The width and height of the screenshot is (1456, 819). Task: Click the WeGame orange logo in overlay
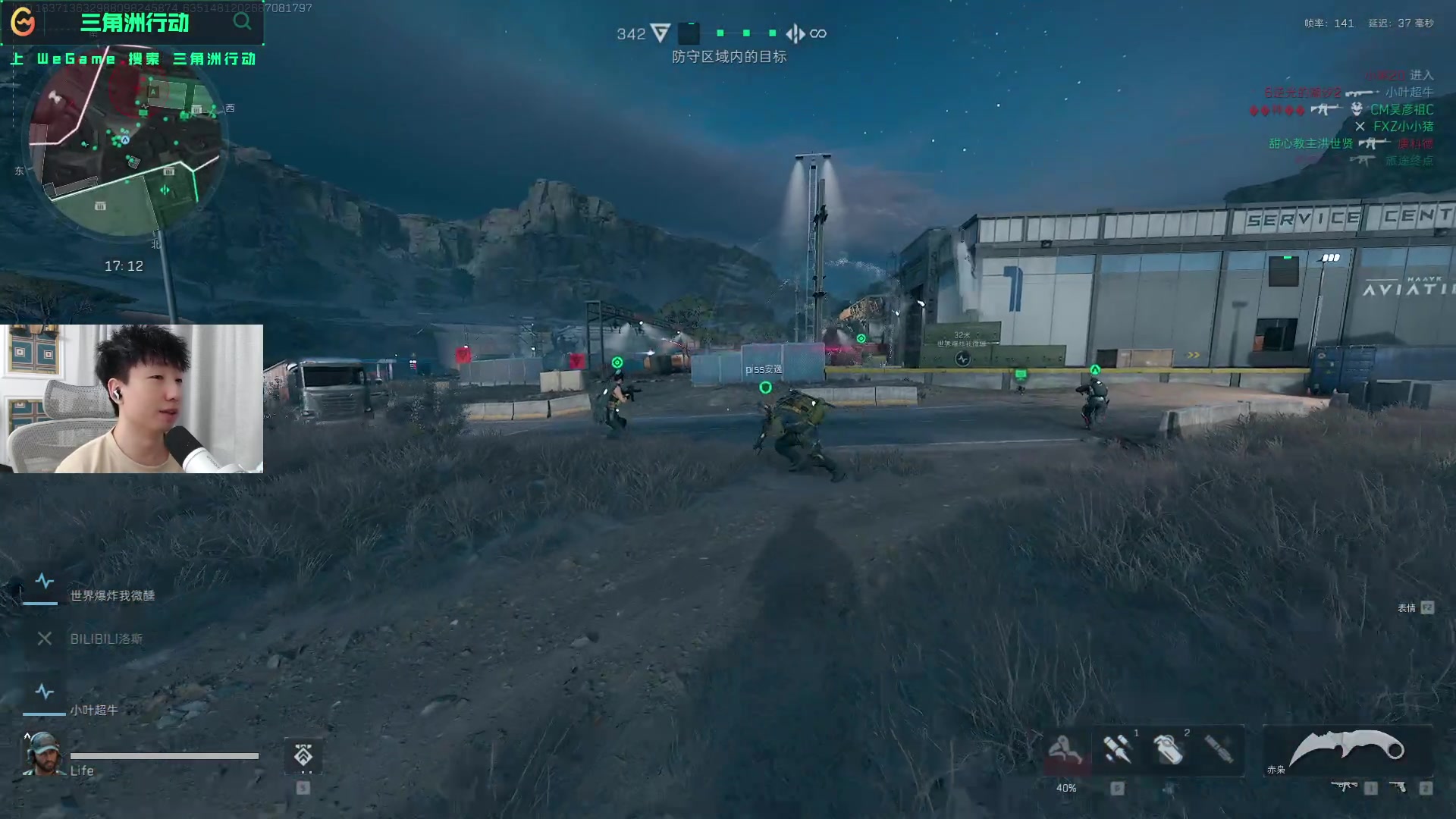(x=23, y=22)
